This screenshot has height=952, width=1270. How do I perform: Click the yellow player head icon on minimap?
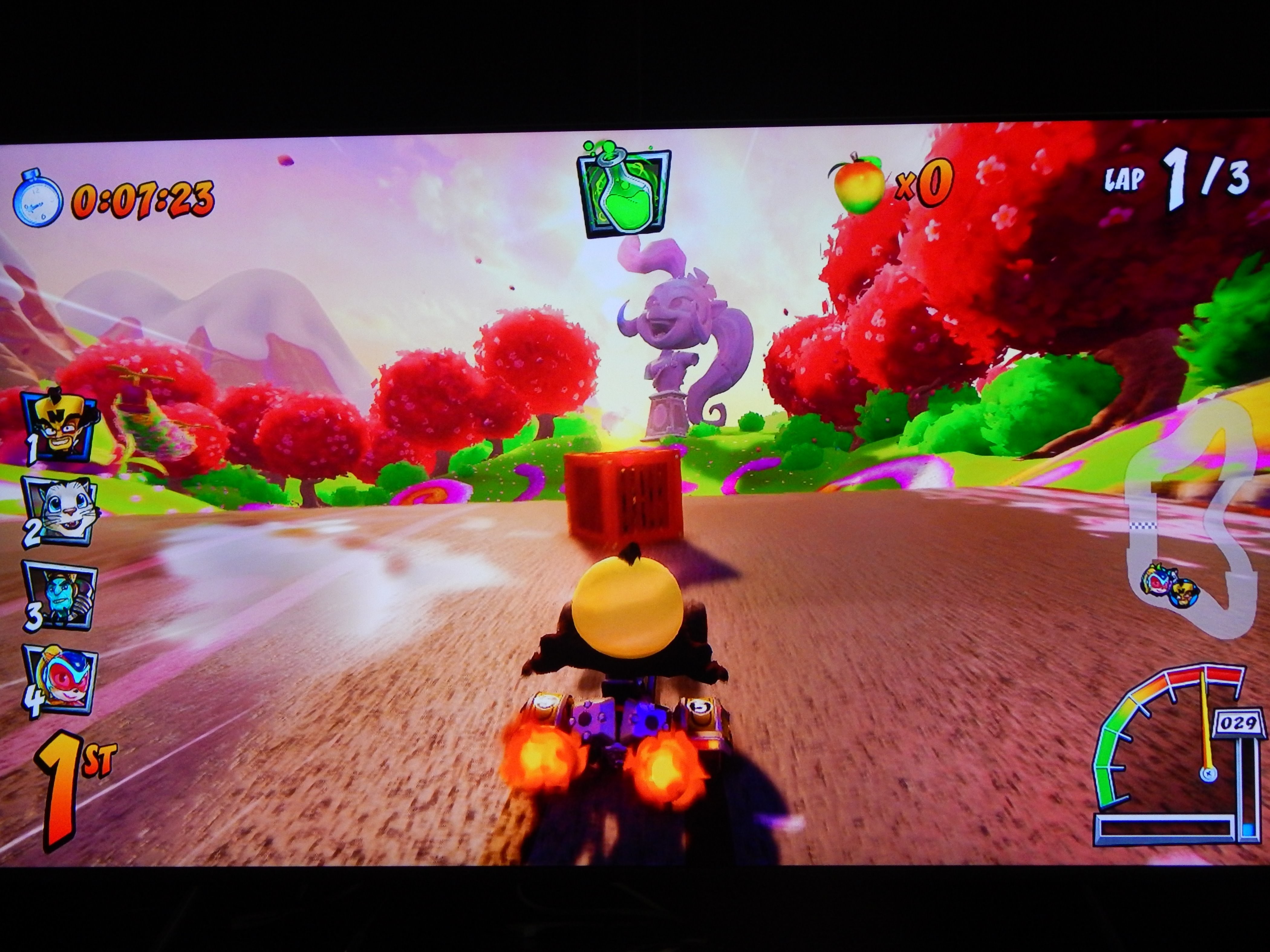pos(1185,591)
